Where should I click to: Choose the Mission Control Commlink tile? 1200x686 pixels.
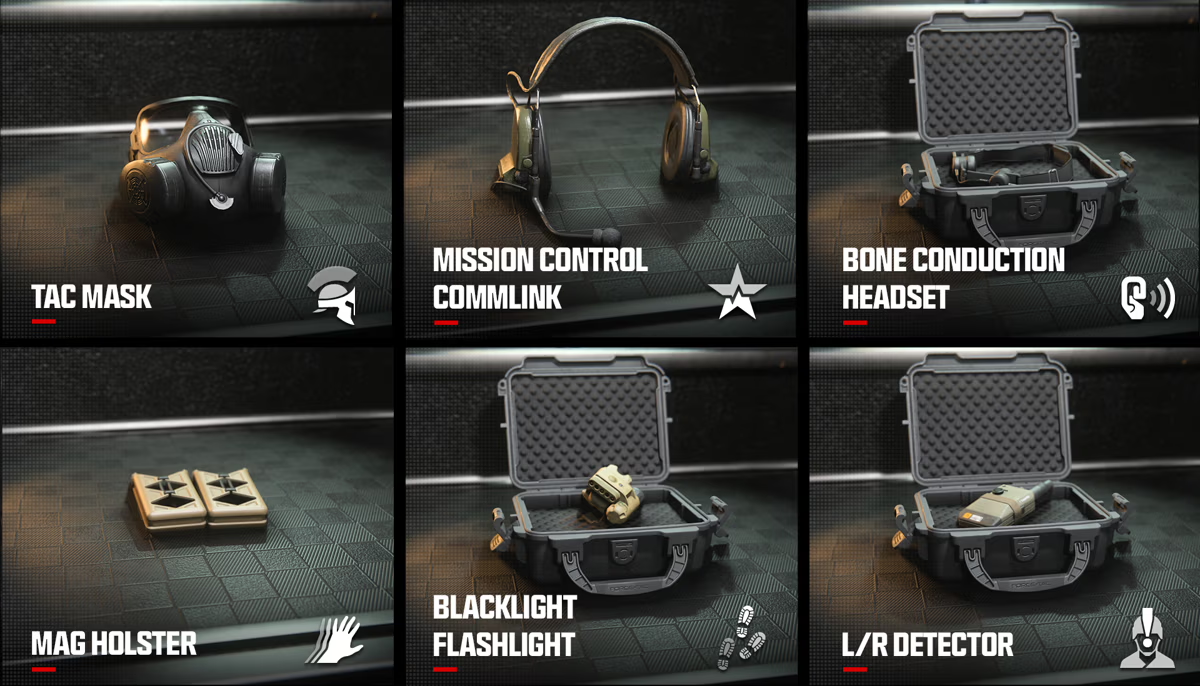600,170
